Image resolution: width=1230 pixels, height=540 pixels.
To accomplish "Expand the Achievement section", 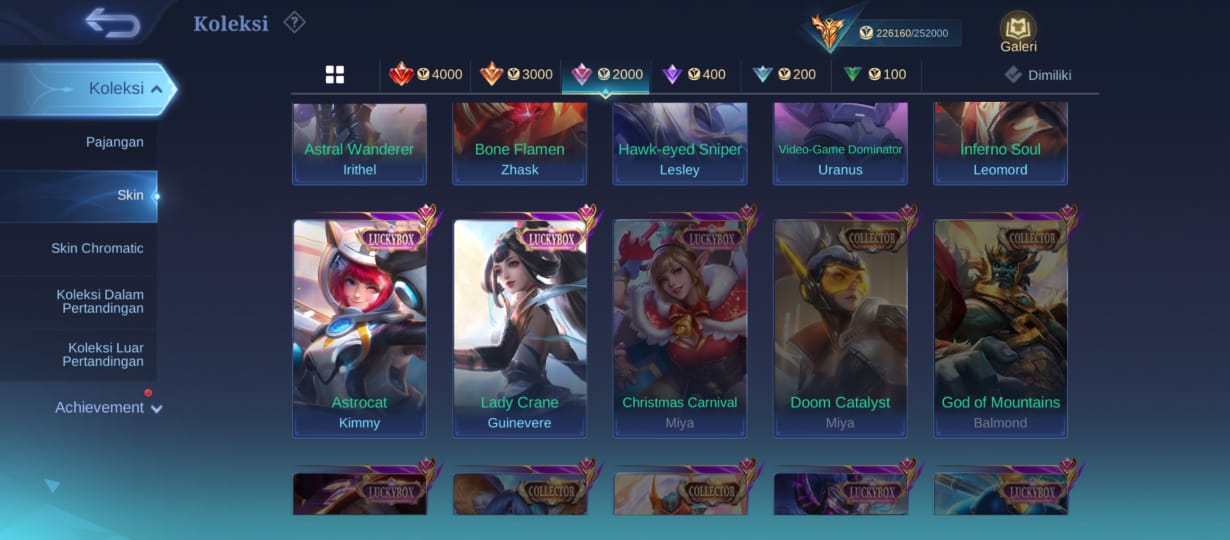I will tap(108, 408).
